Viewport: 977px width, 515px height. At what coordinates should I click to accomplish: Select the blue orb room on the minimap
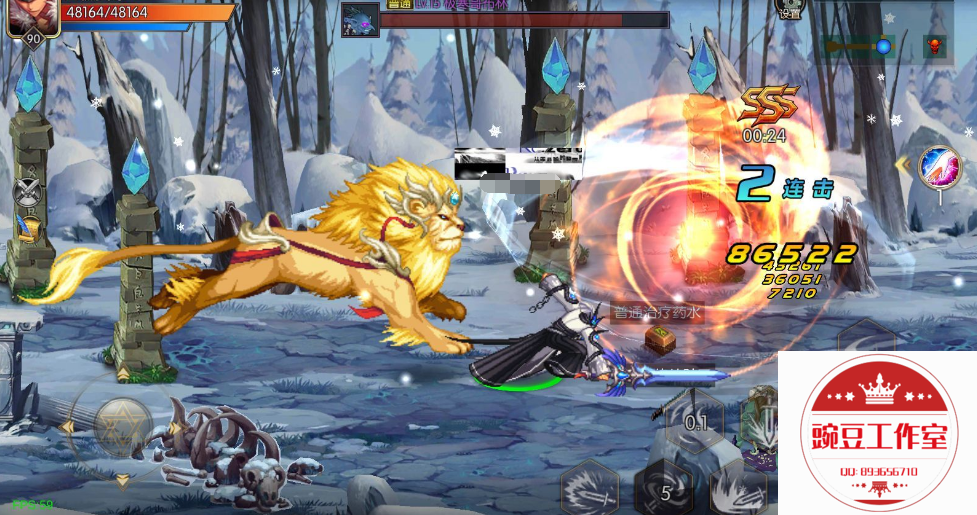click(883, 46)
